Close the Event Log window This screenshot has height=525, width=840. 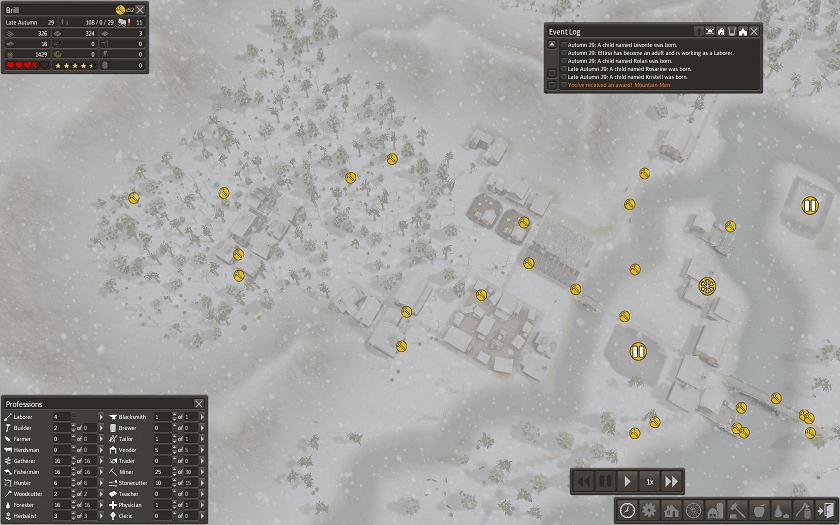coord(755,31)
